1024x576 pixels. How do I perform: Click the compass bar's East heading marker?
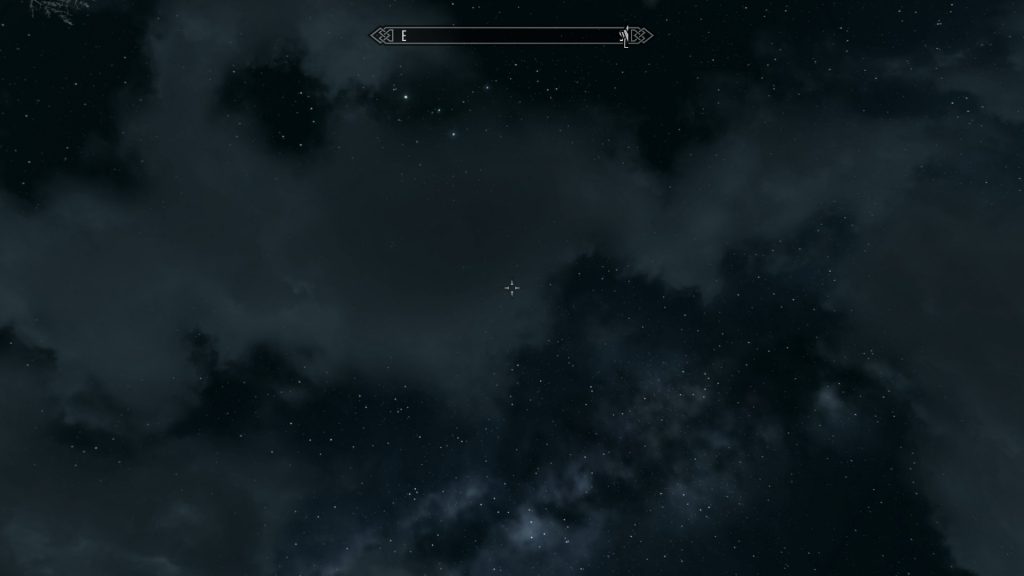(x=404, y=36)
